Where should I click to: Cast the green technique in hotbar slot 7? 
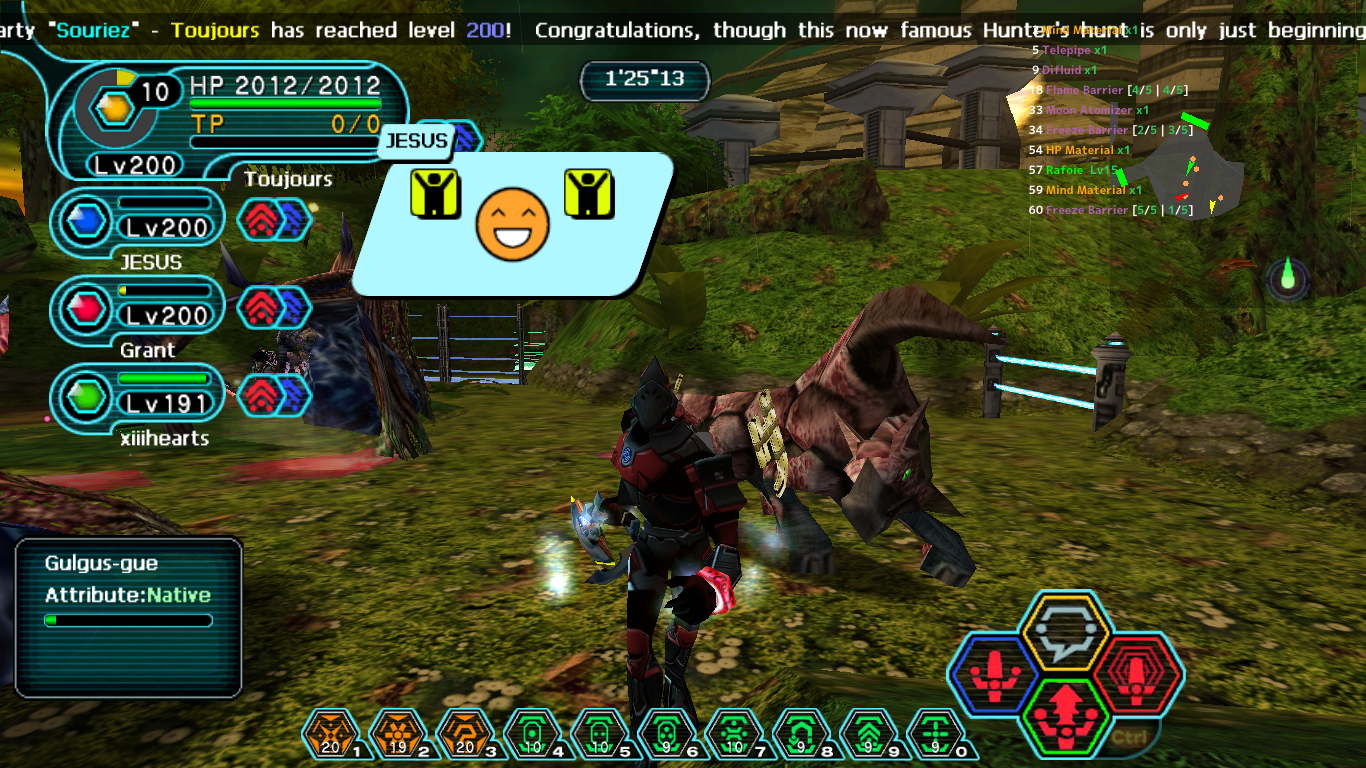(x=730, y=735)
